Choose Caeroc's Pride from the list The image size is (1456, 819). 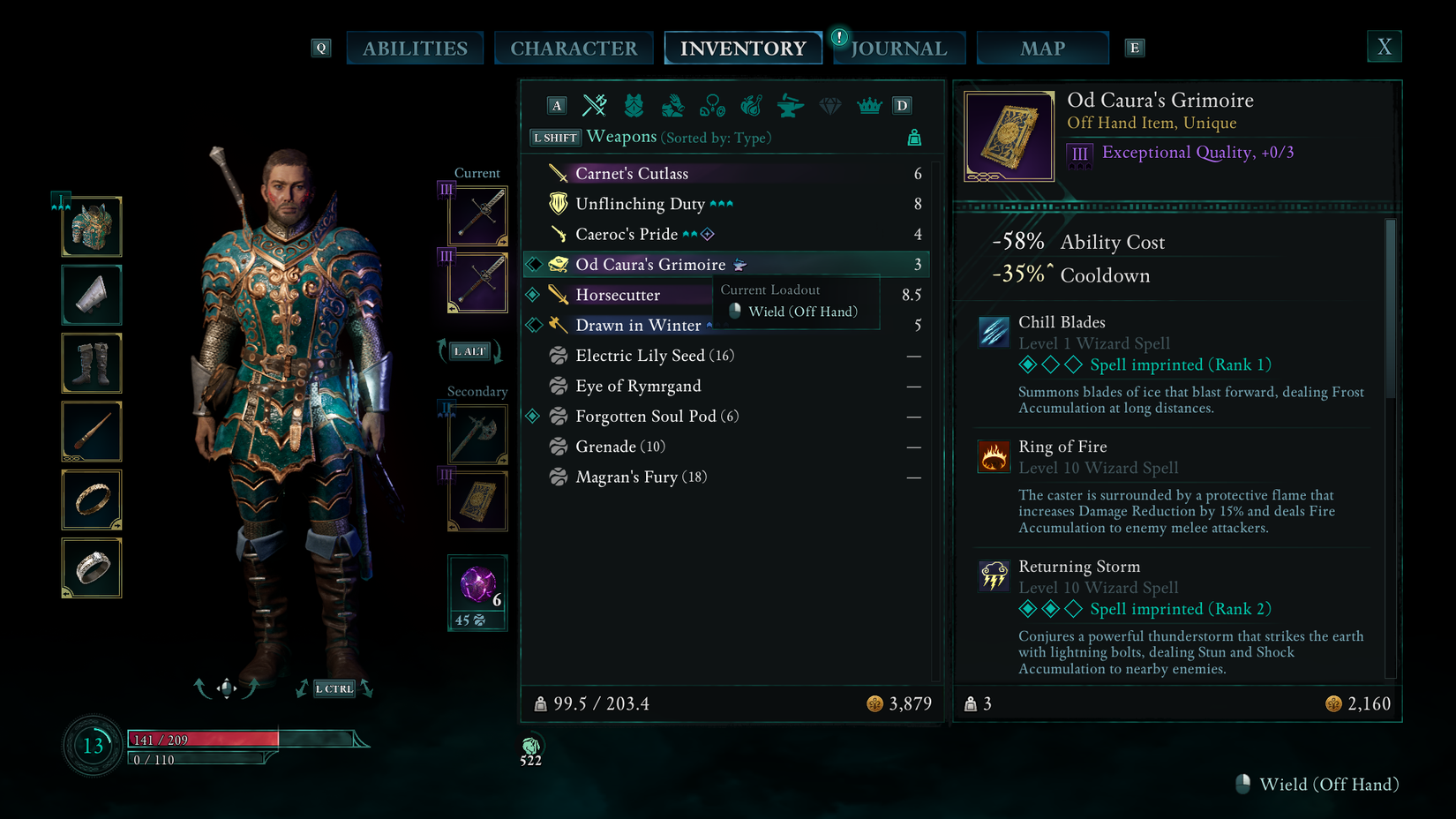tap(627, 234)
